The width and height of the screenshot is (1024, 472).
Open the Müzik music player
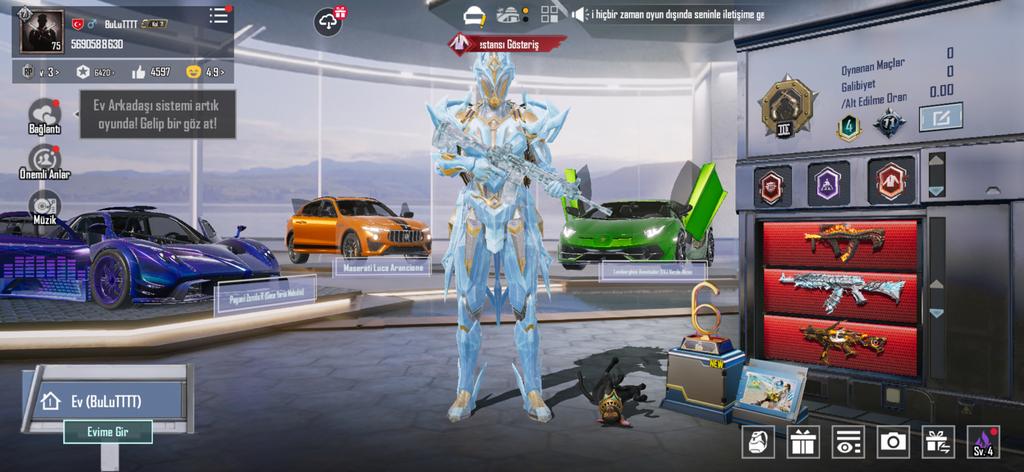44,205
